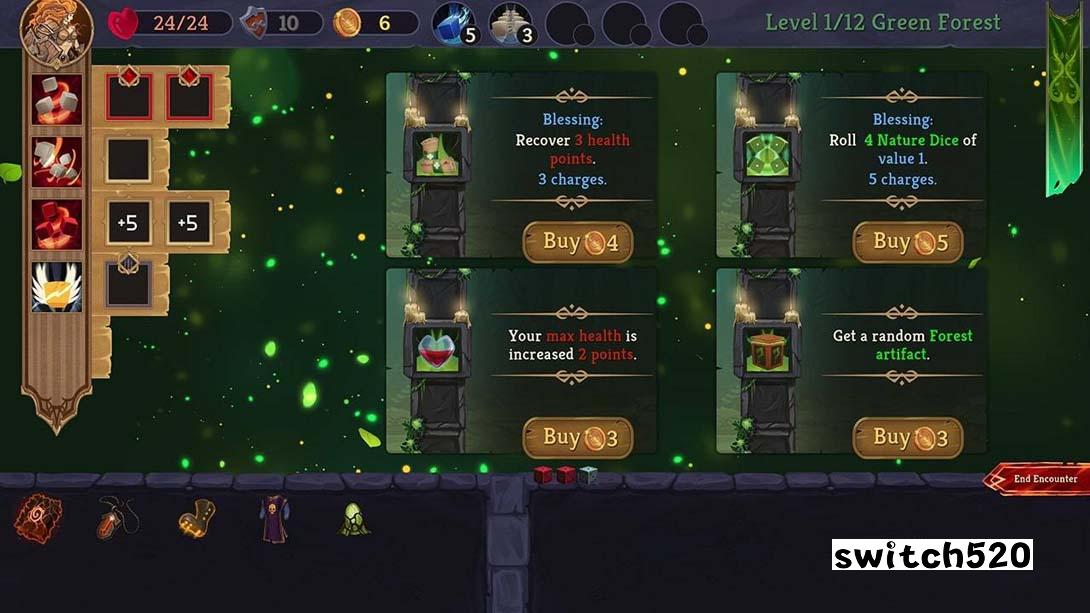This screenshot has width=1090, height=613.
Task: Select the white dice with red swirl ability
Action: 56,99
